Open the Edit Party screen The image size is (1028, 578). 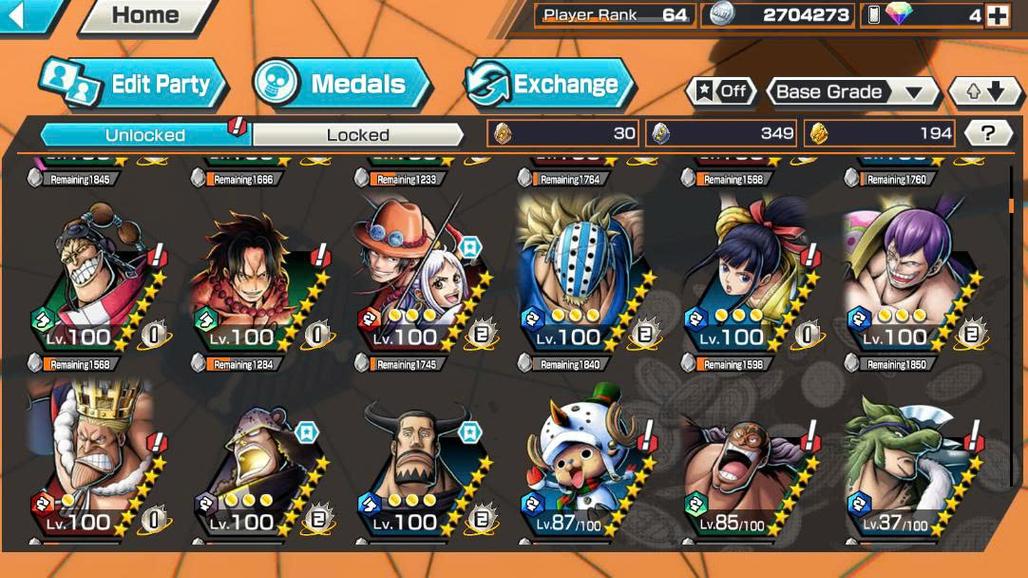coord(134,84)
